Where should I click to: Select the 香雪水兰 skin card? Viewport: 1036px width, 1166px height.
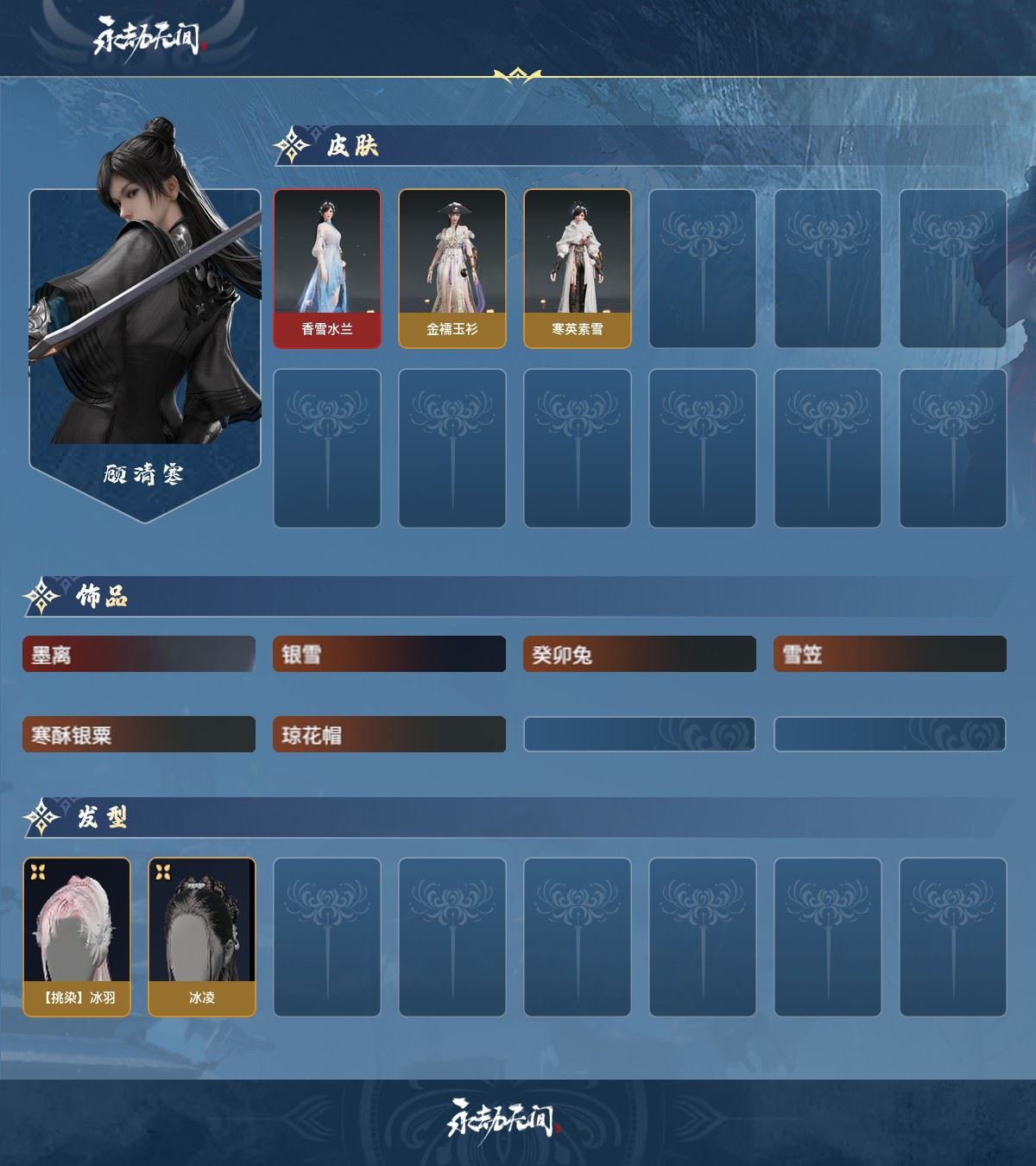[327, 268]
